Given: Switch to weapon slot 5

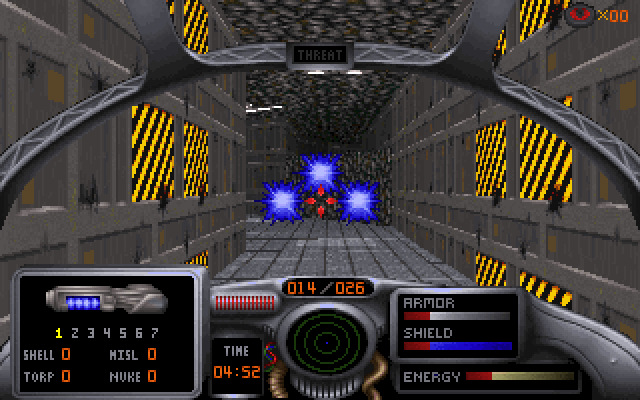Looking at the screenshot, I should 123,332.
